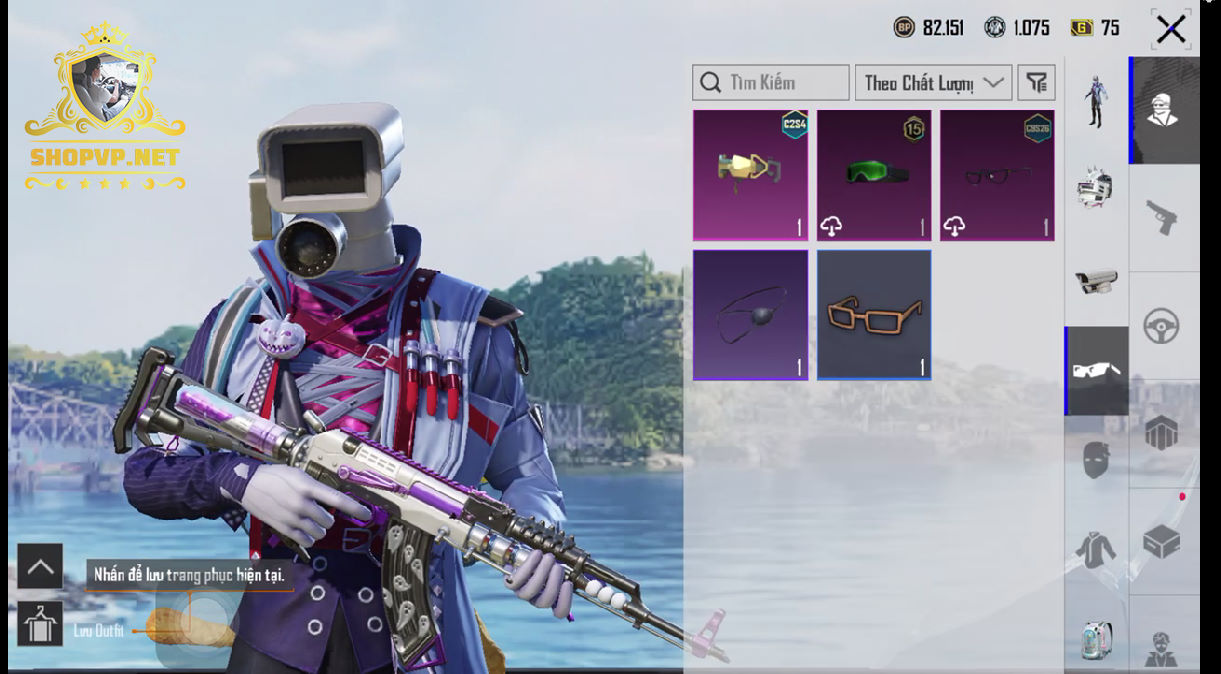Image resolution: width=1221 pixels, height=674 pixels.
Task: Switch to the face mask tab
Action: tap(1096, 461)
